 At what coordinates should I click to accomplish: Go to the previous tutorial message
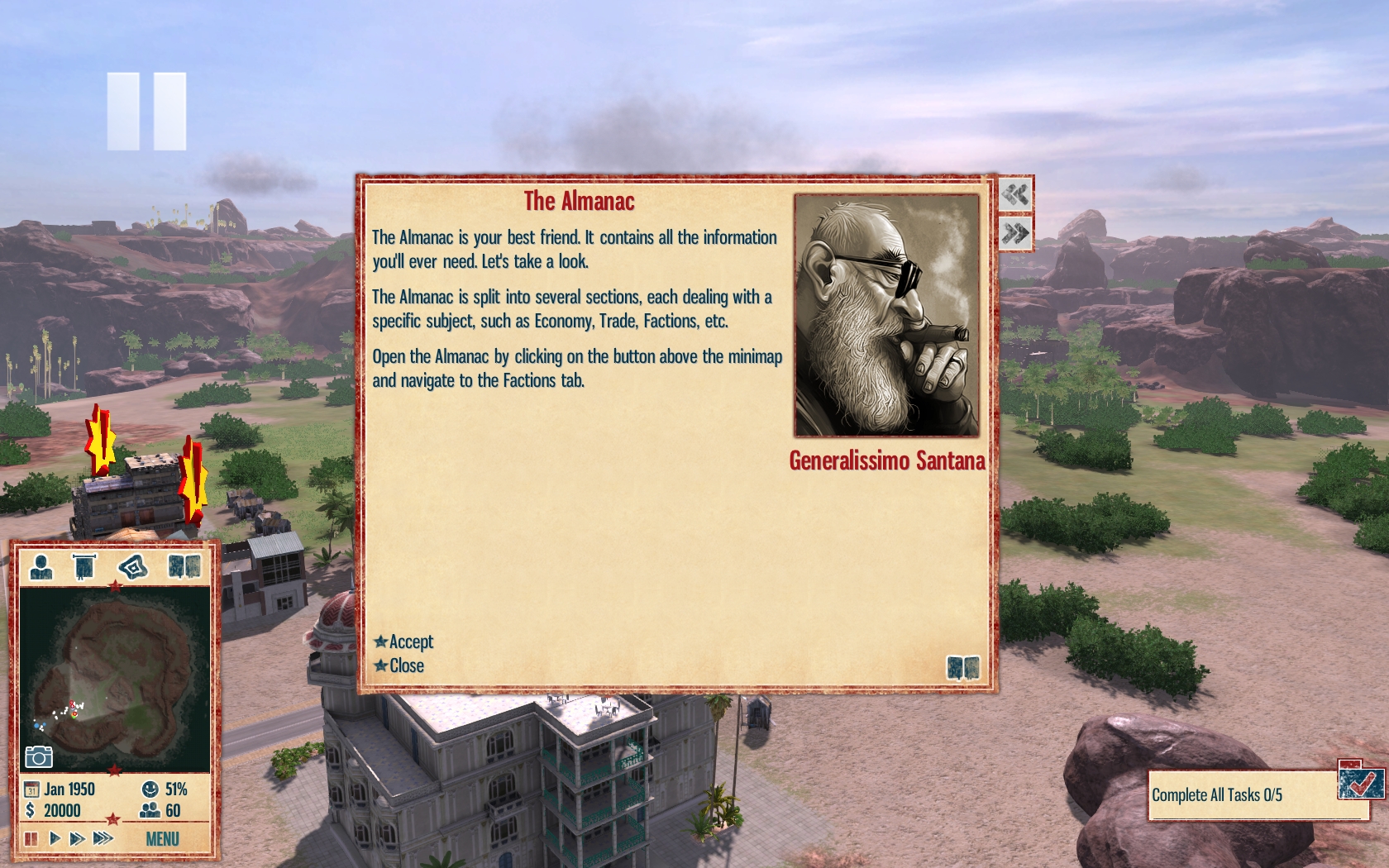[1015, 195]
